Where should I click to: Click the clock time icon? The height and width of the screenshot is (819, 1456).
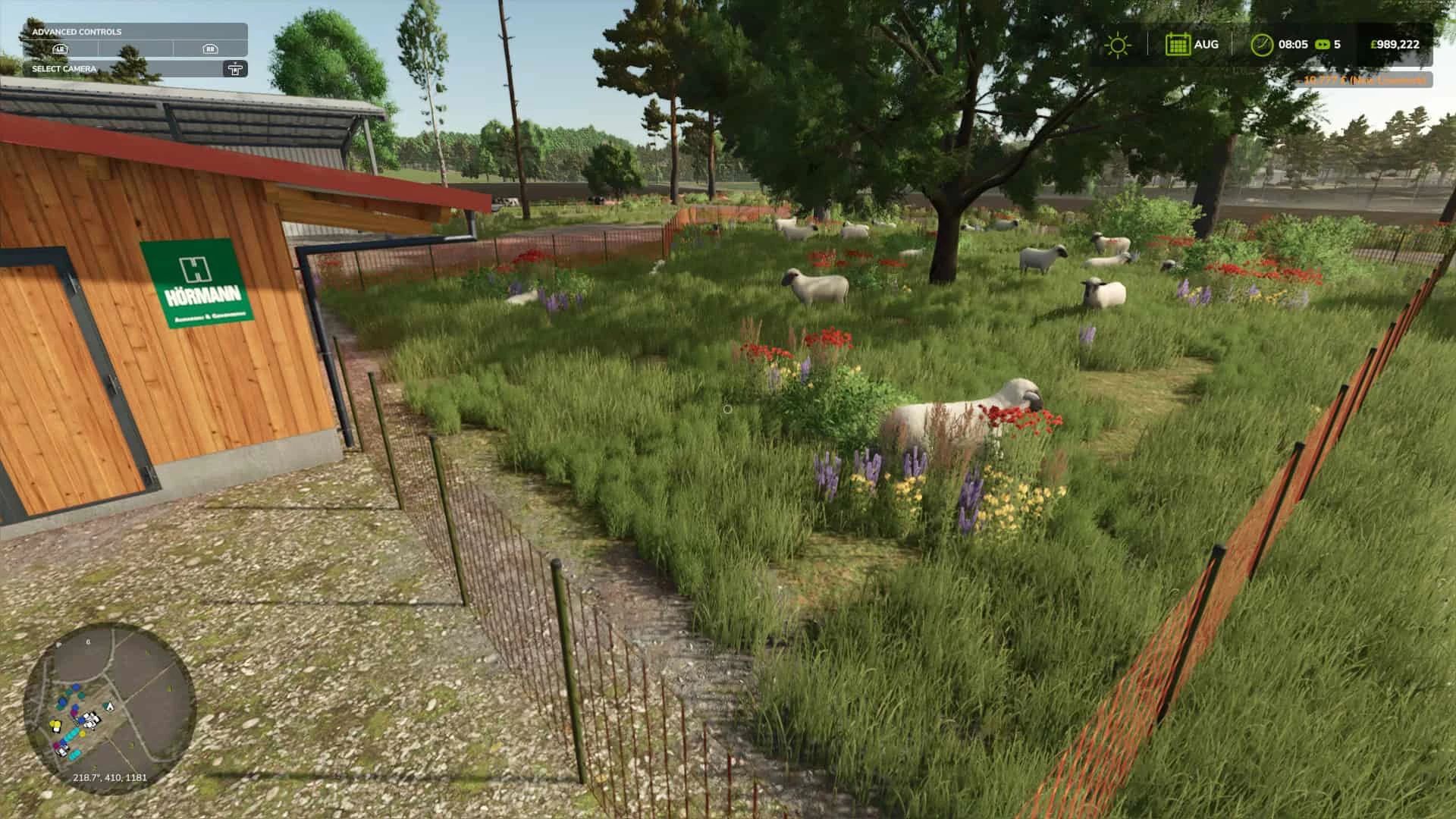(1262, 45)
